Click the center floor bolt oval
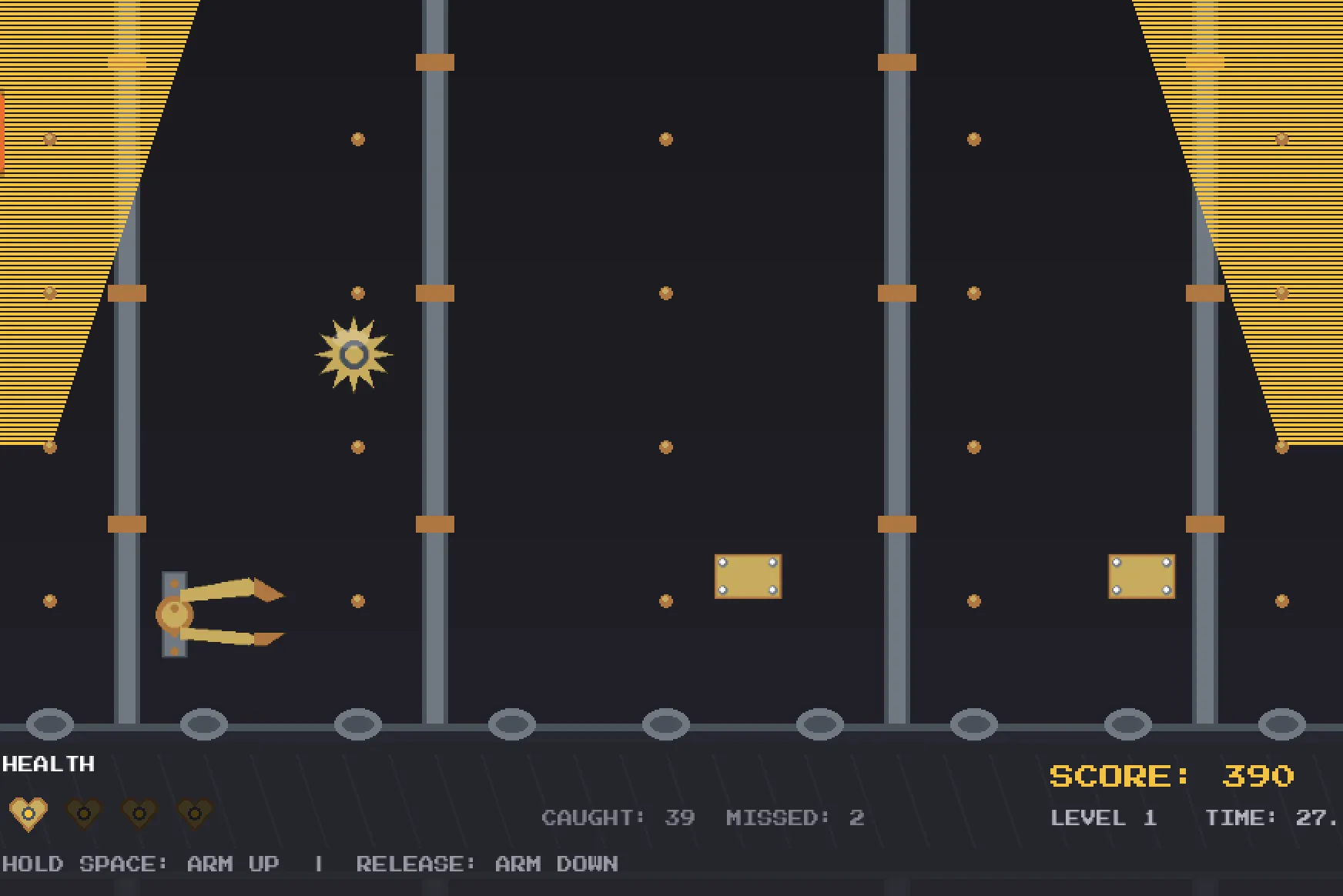 coord(665,723)
